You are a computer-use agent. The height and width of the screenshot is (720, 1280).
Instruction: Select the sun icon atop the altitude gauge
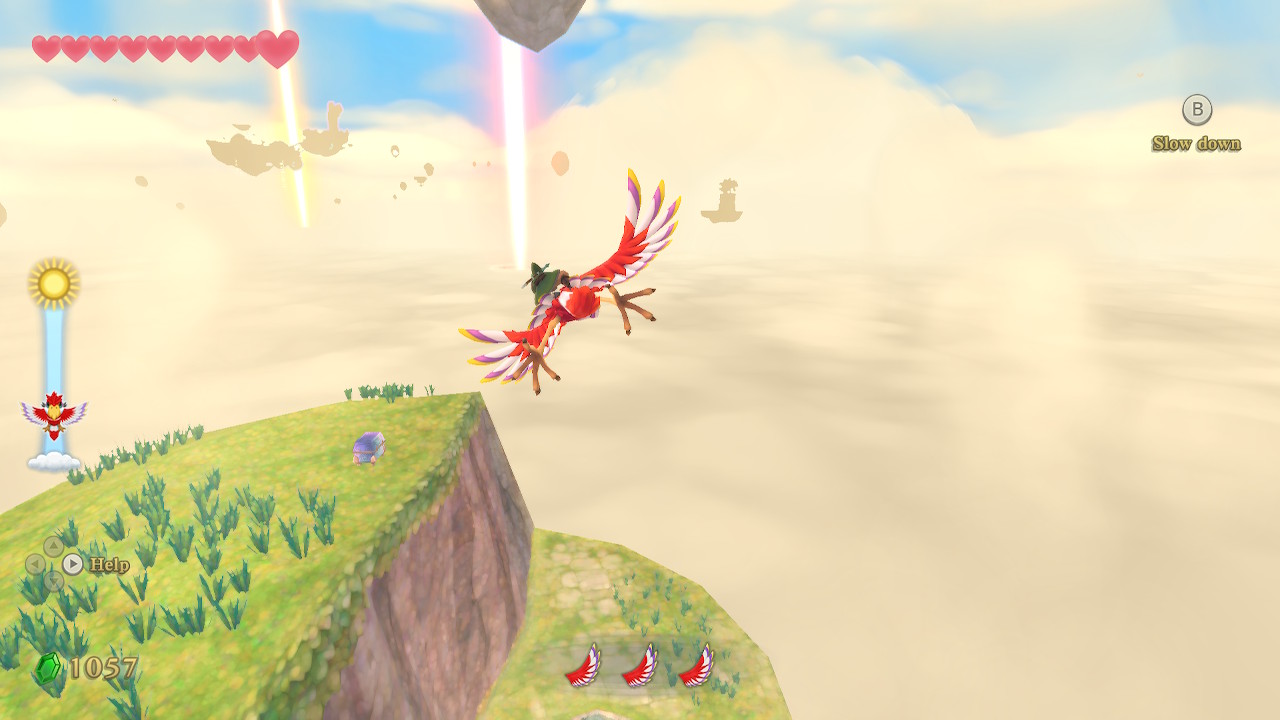pos(54,284)
